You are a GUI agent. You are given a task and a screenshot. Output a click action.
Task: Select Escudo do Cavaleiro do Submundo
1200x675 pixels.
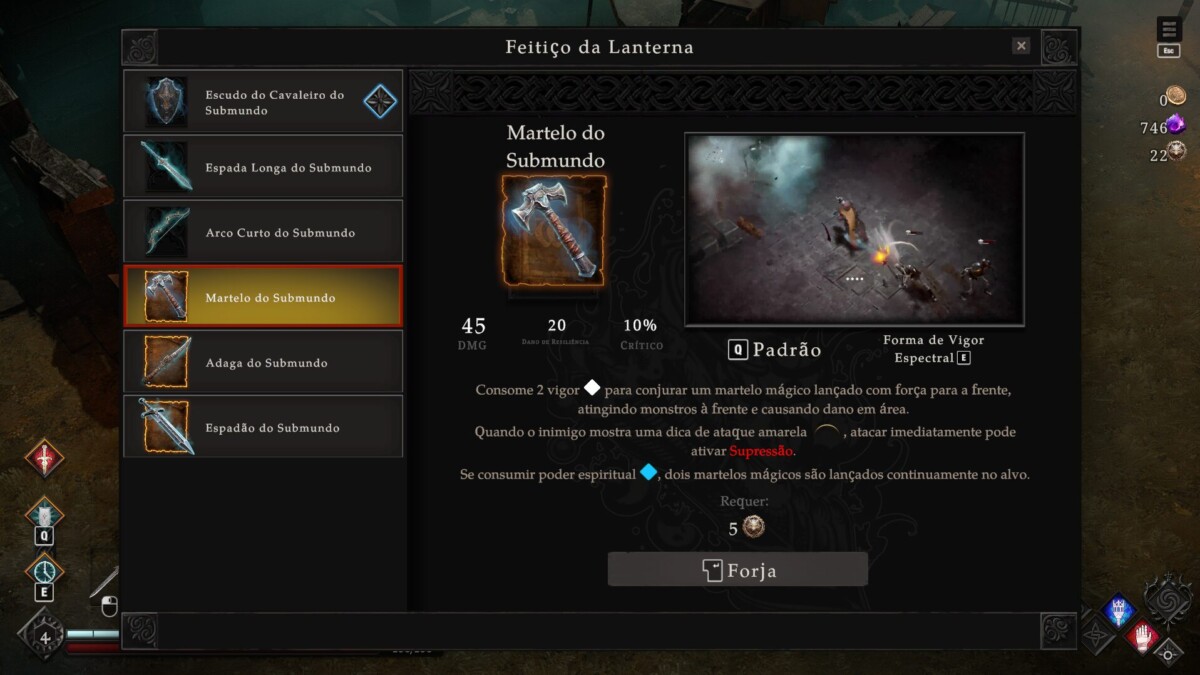click(263, 102)
